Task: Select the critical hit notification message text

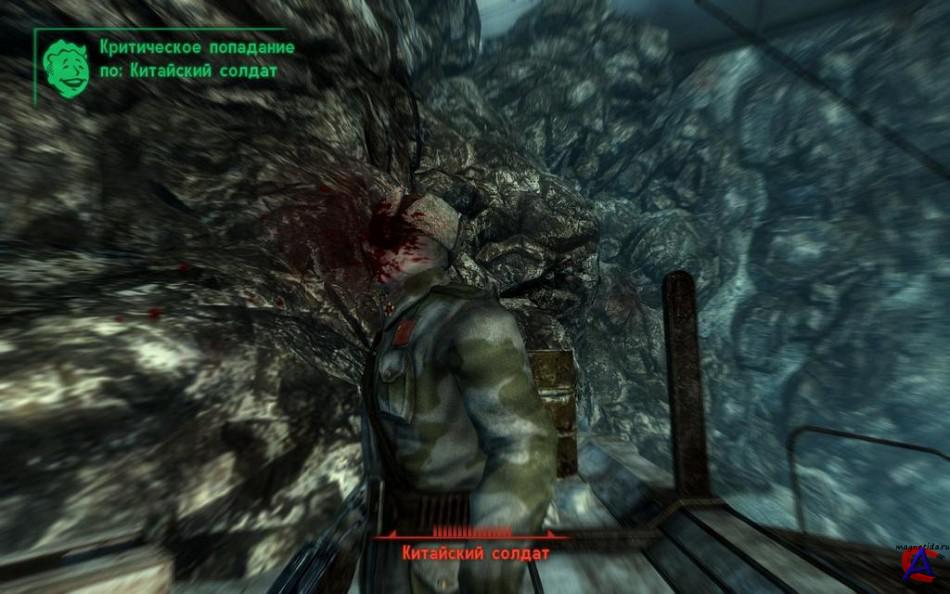Action: click(x=196, y=59)
